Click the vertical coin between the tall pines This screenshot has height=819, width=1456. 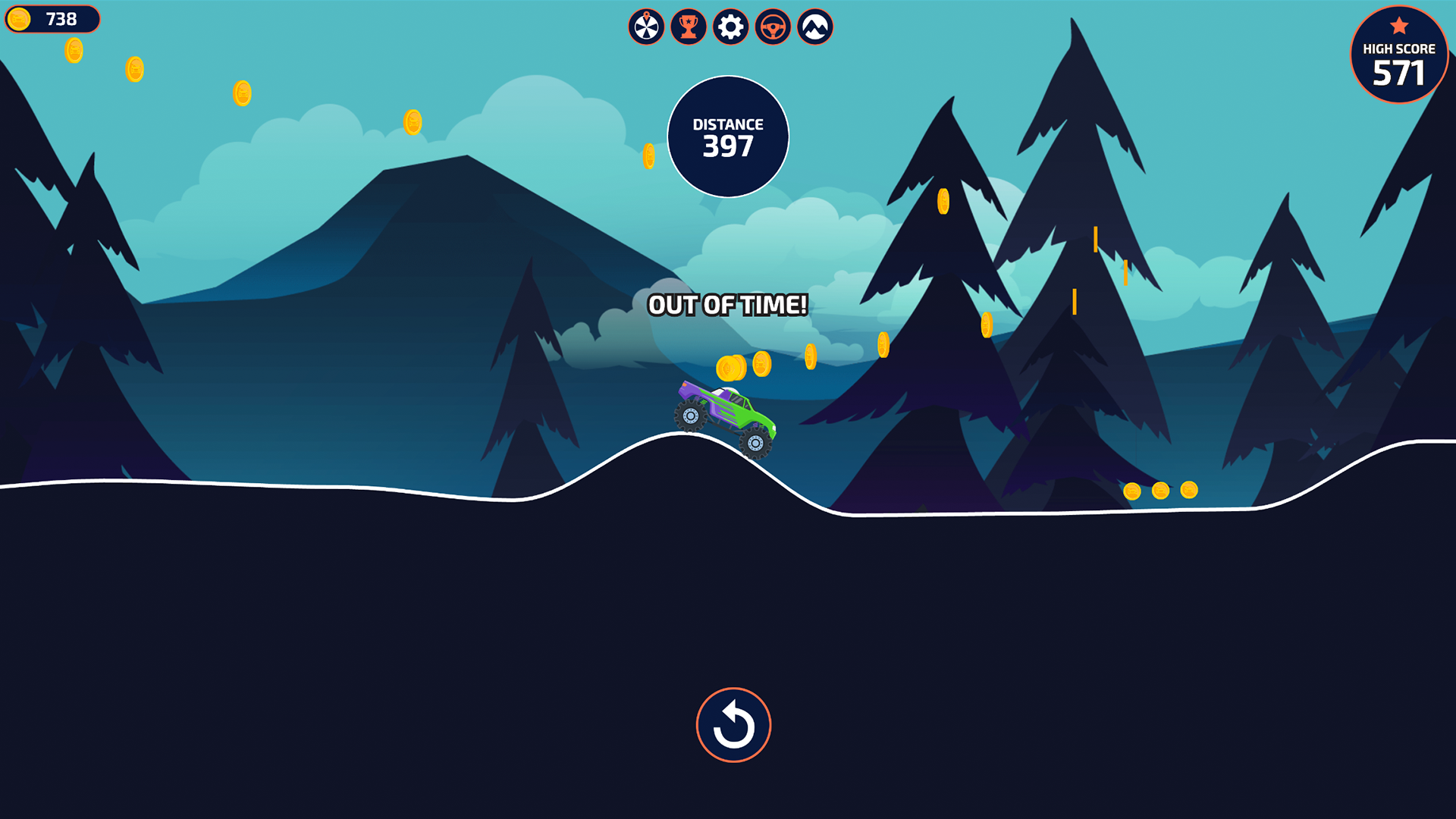pyautogui.click(x=1095, y=239)
